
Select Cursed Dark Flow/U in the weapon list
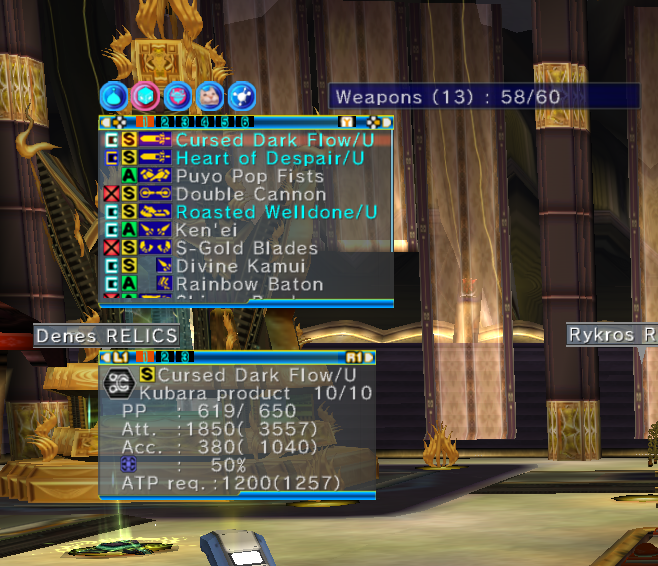pyautogui.click(x=274, y=140)
